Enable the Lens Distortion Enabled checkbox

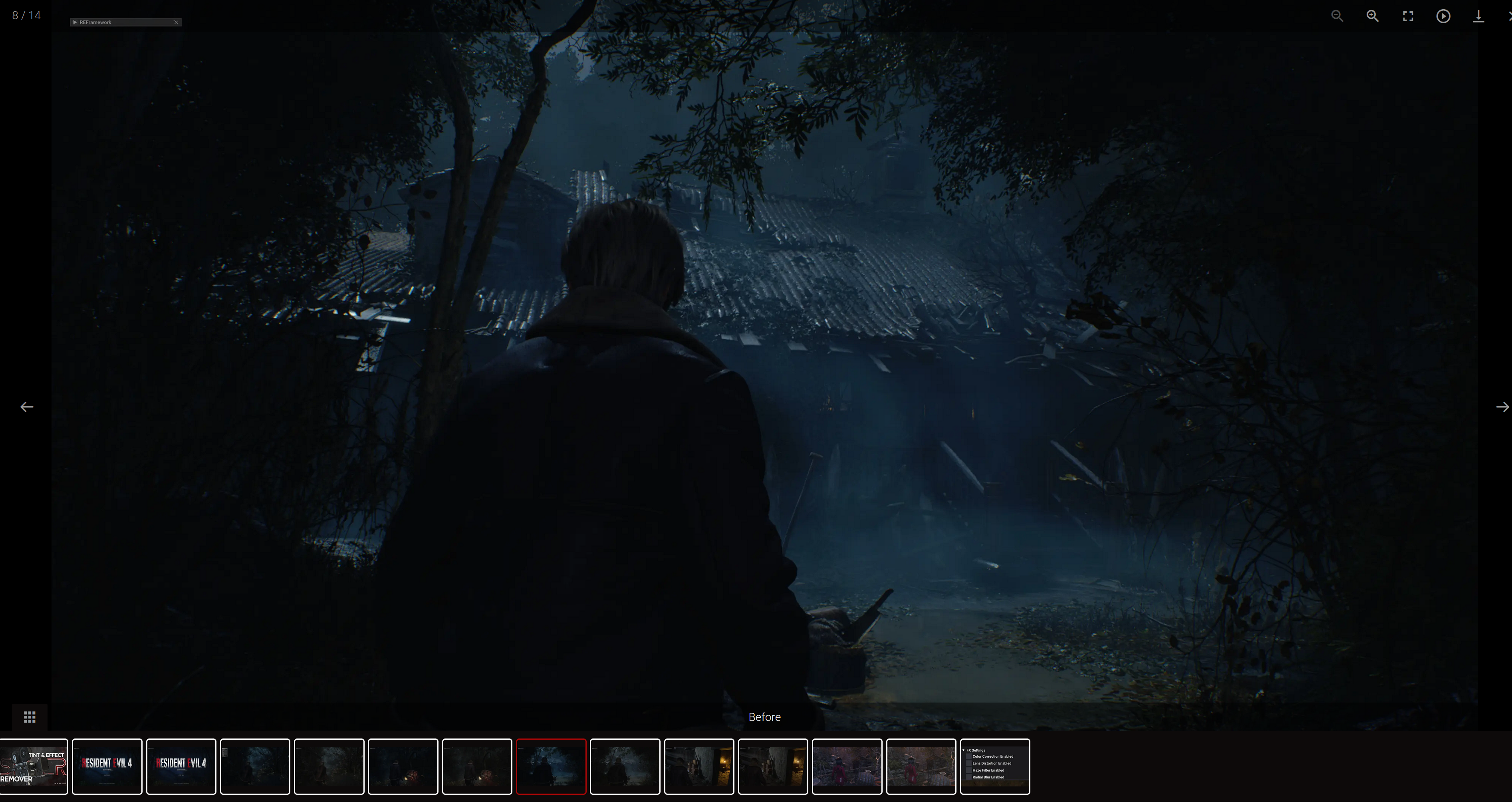(x=969, y=763)
